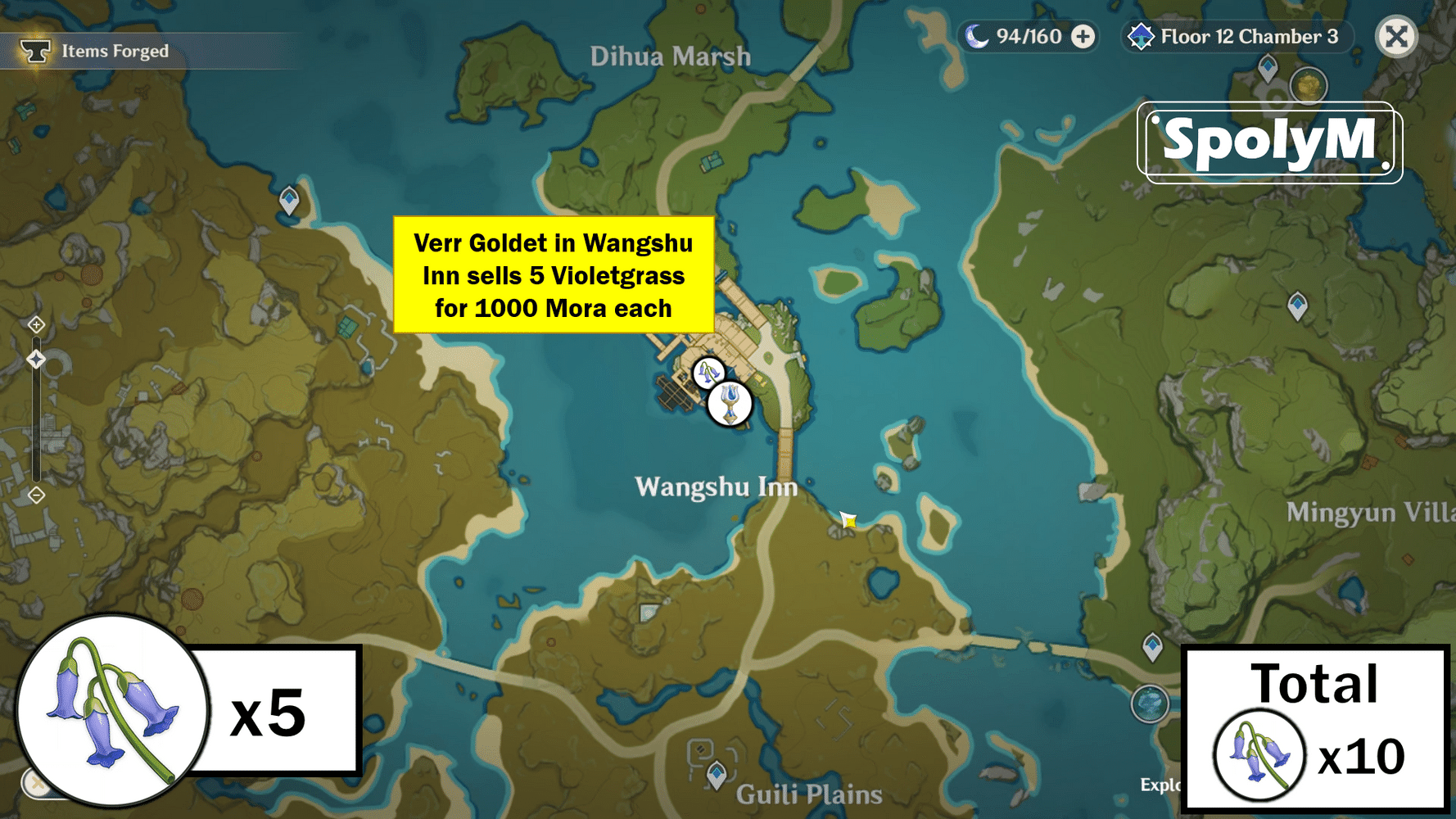Click the teal domain icon on the southeast shore
The height and width of the screenshot is (819, 1456).
coord(1150,703)
